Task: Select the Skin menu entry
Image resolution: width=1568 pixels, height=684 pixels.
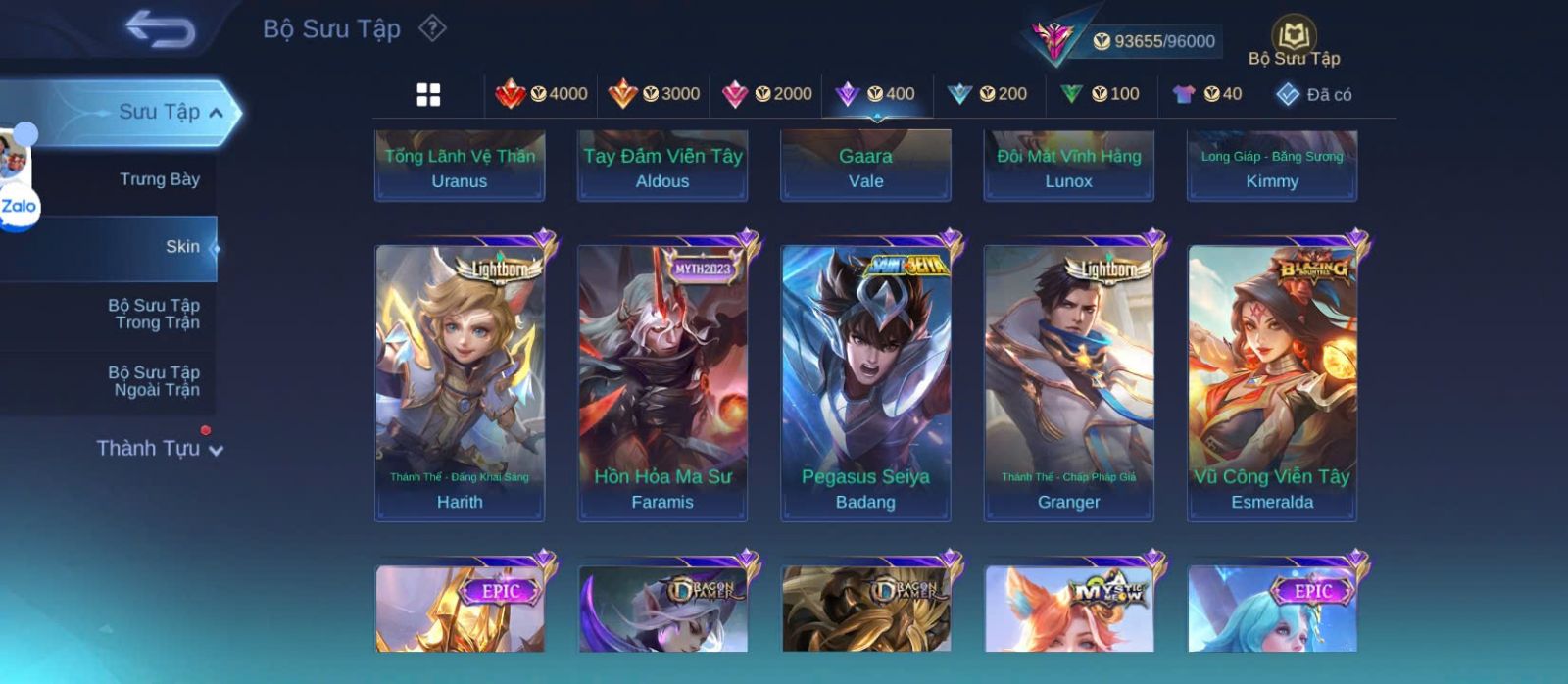Action: click(181, 247)
